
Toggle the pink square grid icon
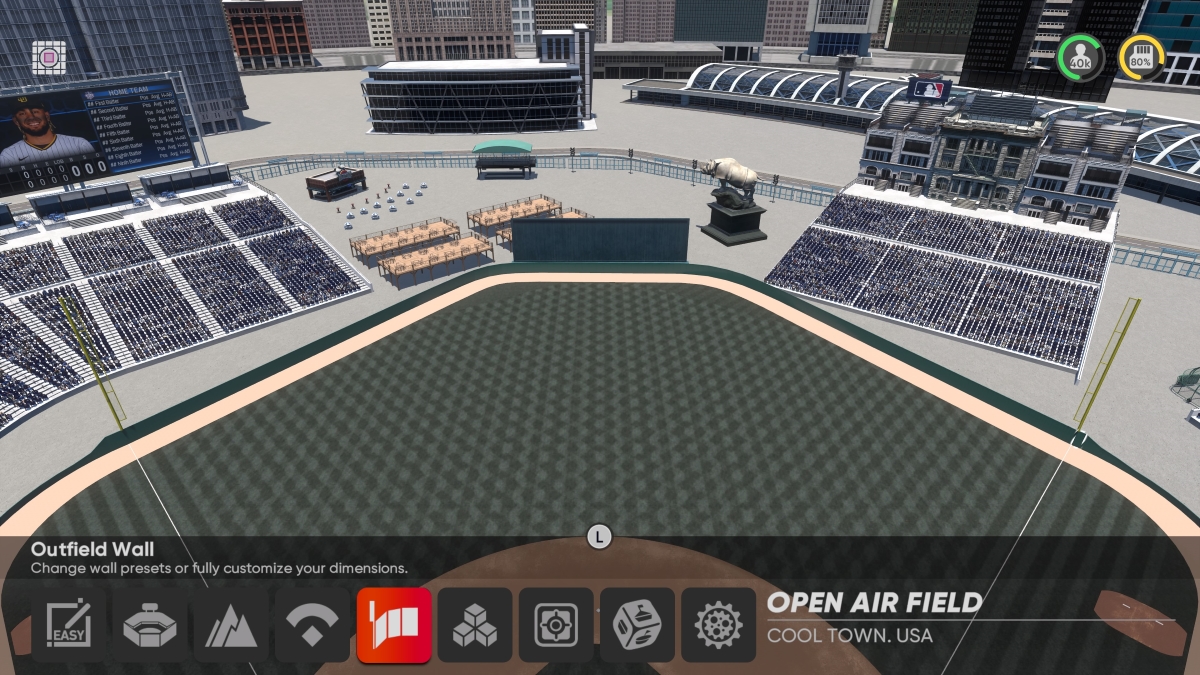pyautogui.click(x=48, y=57)
